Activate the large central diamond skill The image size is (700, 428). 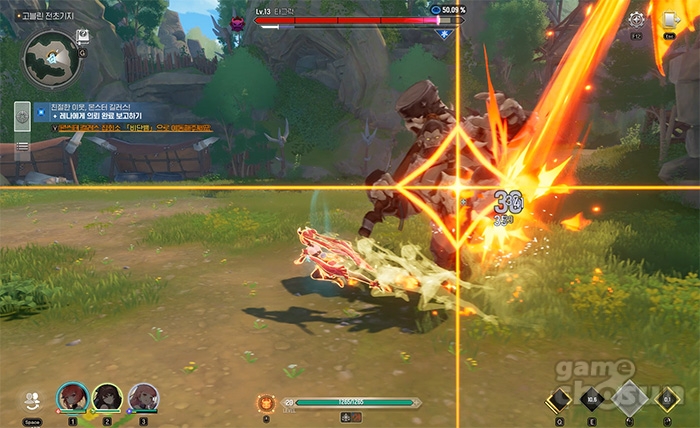pyautogui.click(x=630, y=398)
